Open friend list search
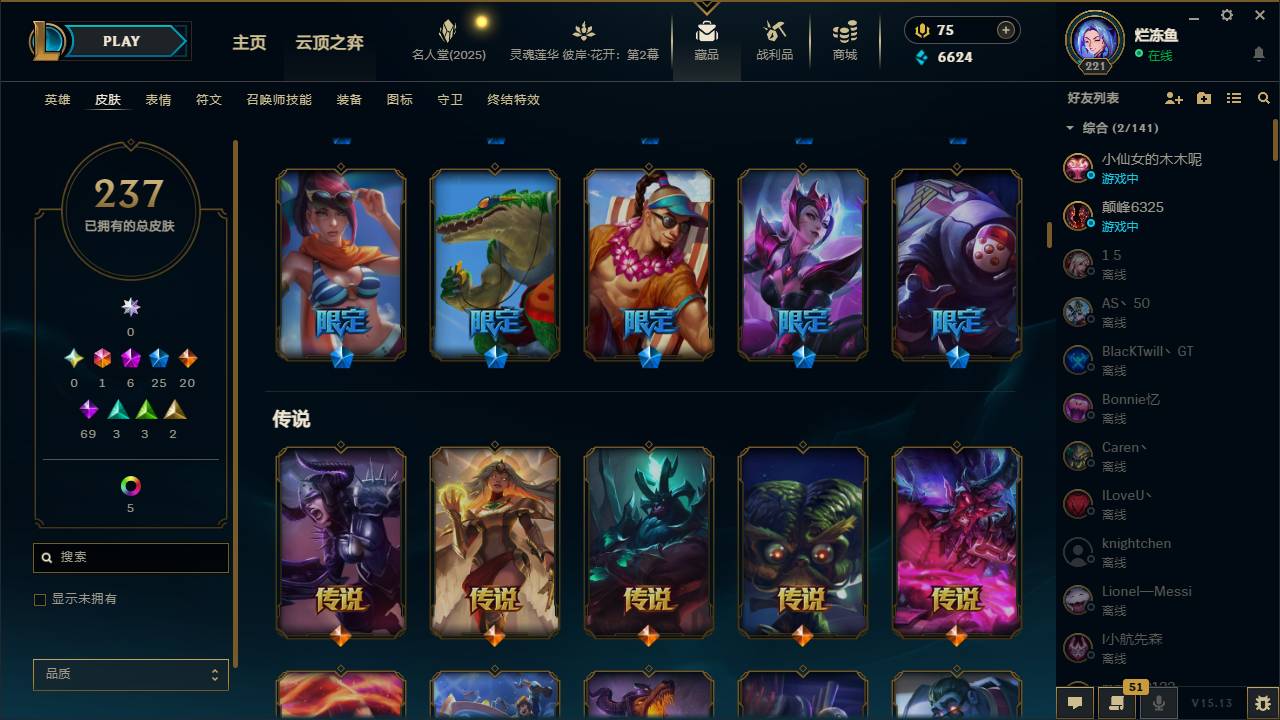The image size is (1280, 720). [1263, 97]
